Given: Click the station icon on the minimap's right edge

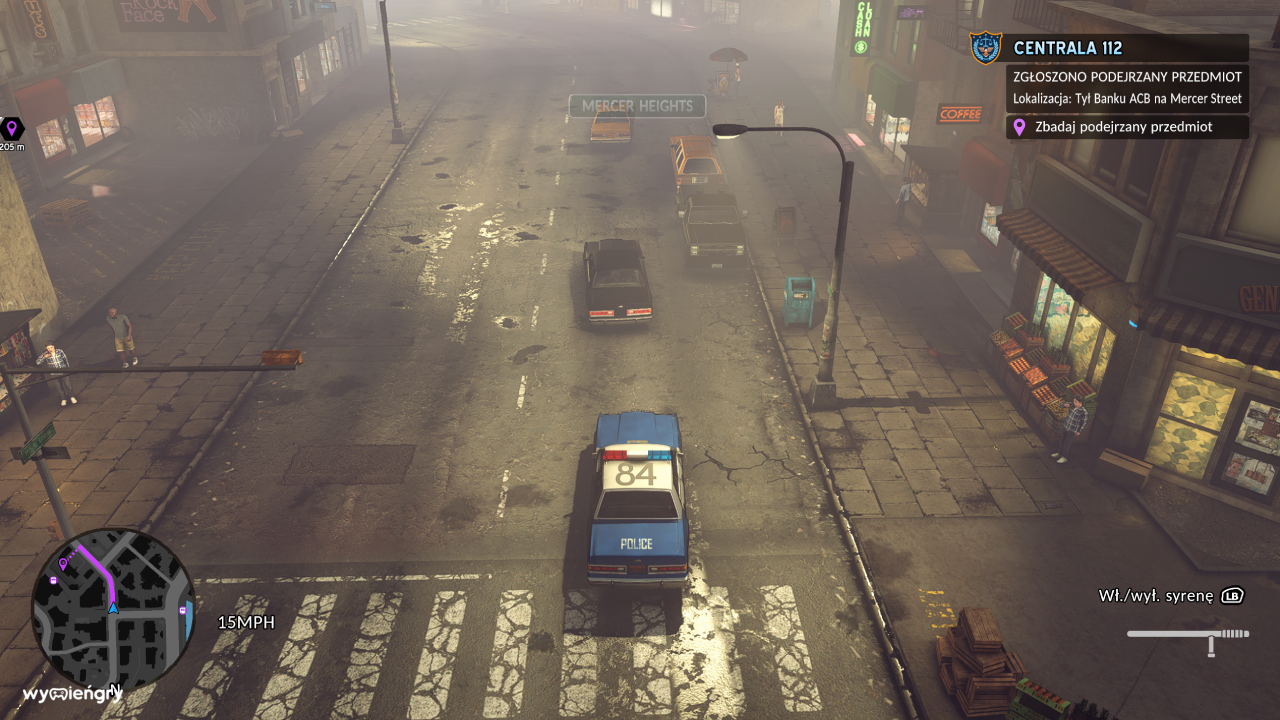Looking at the screenshot, I should click(183, 609).
